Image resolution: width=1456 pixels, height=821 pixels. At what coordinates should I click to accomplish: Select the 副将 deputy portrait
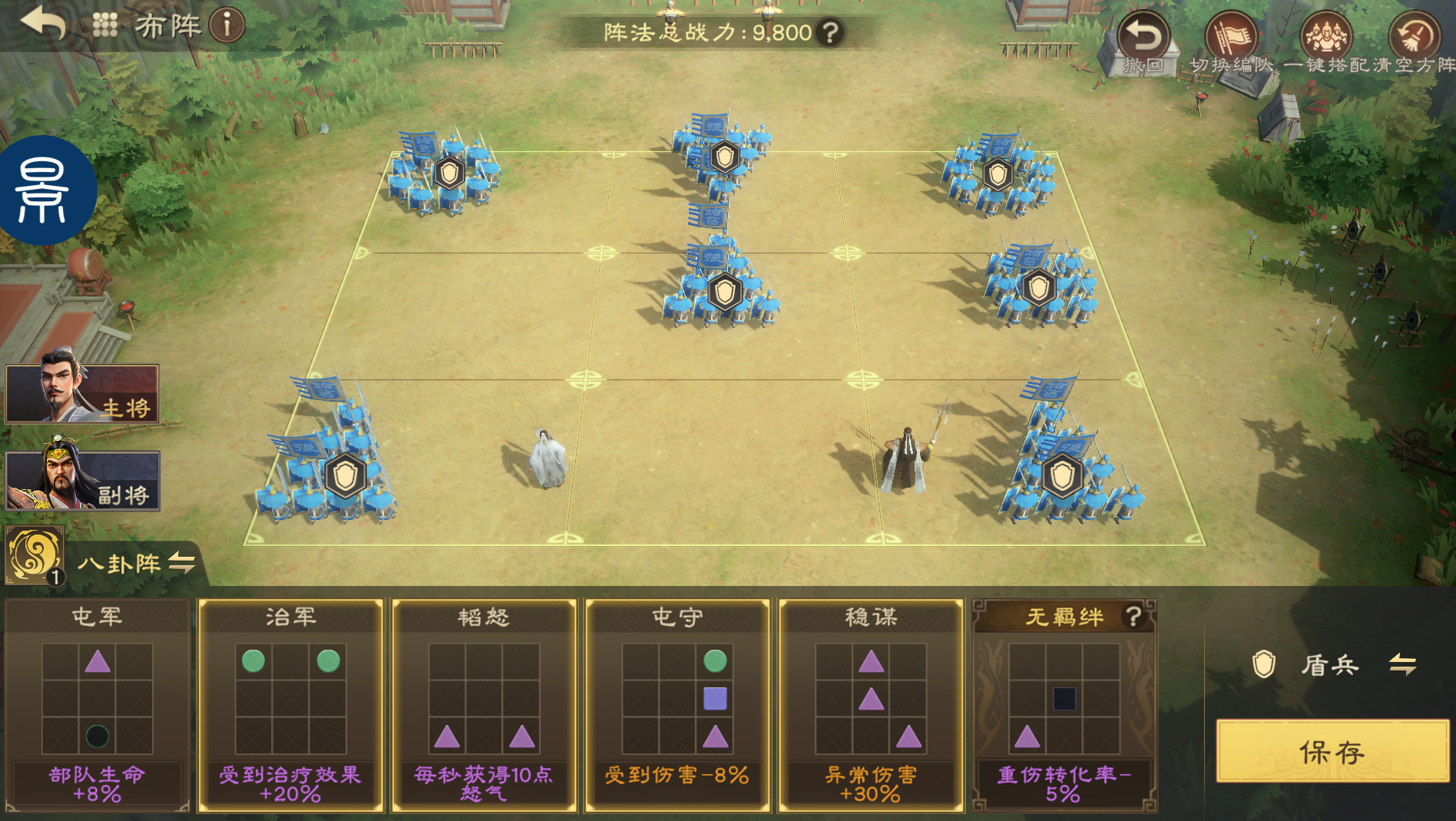(82, 481)
